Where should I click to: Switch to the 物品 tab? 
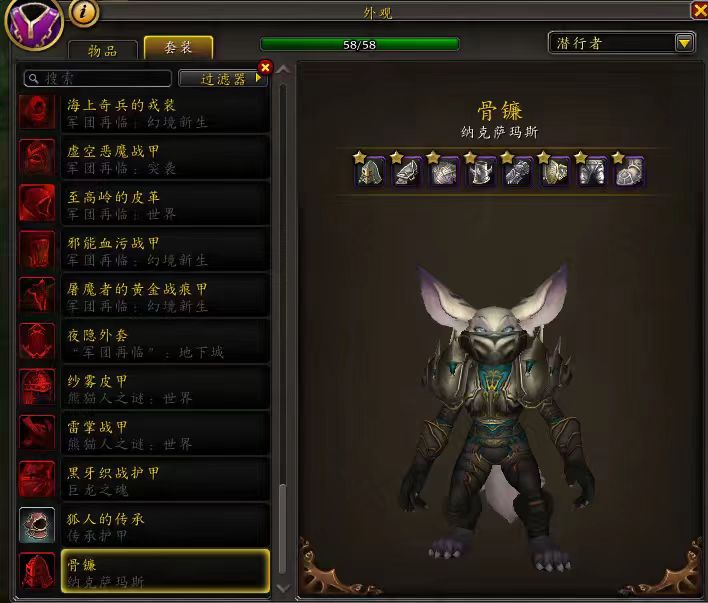click(102, 50)
